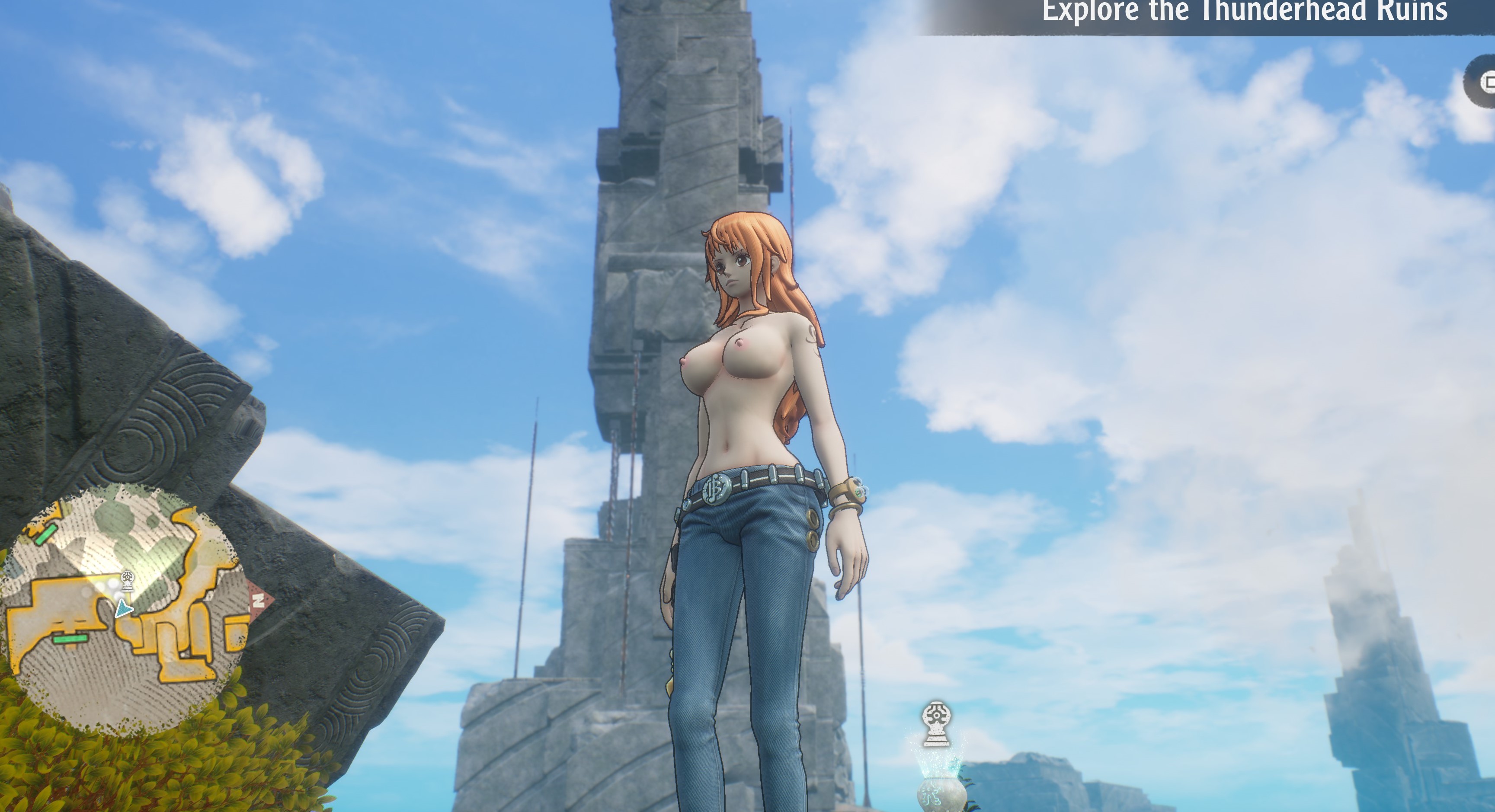This screenshot has width=1495, height=812.
Task: Click the player arrow on minimap
Action: (x=123, y=609)
